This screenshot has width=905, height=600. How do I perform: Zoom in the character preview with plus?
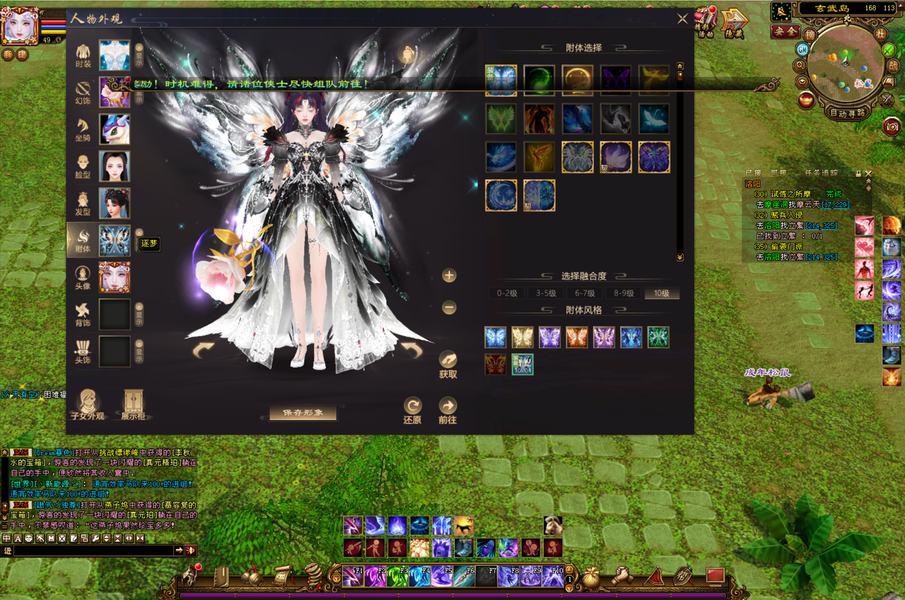click(449, 276)
